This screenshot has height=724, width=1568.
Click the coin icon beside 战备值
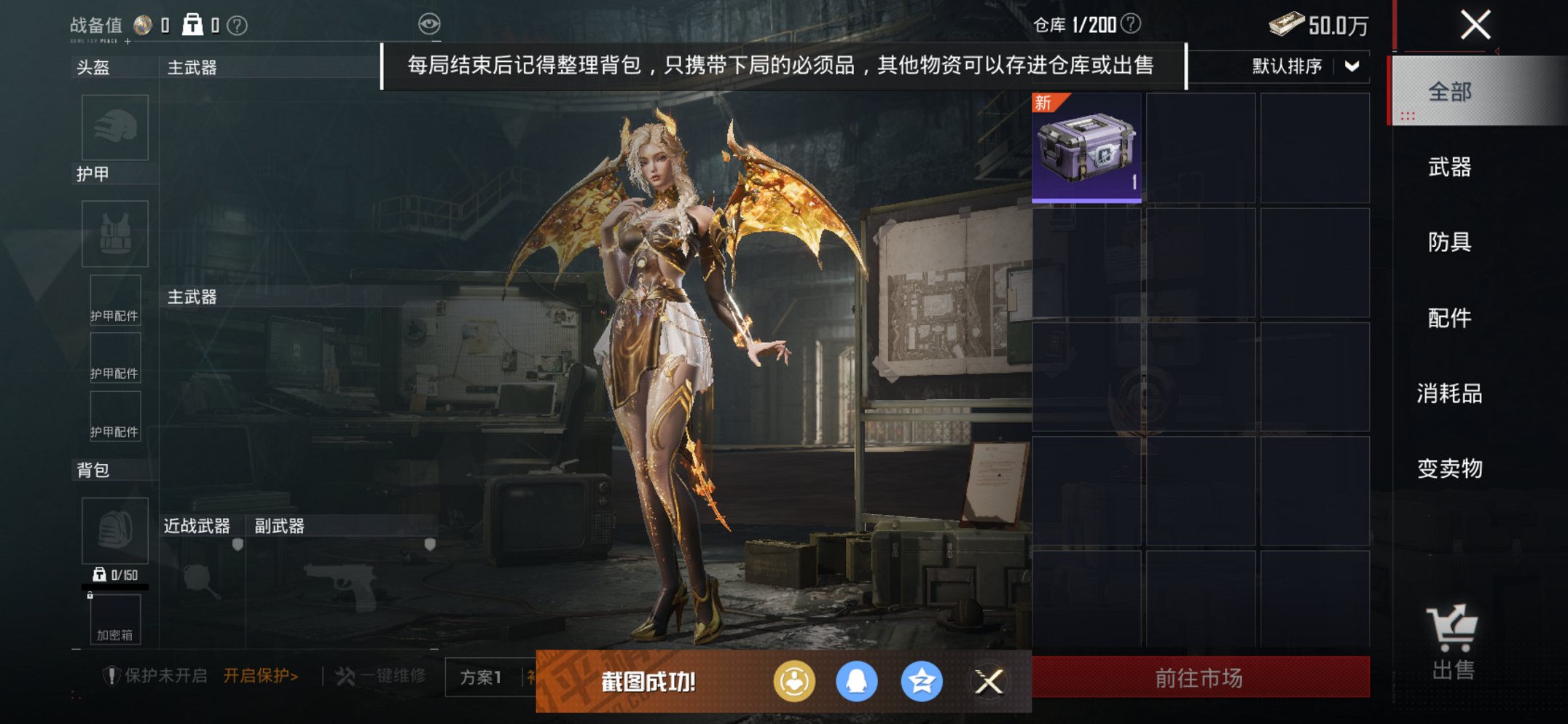click(x=143, y=23)
